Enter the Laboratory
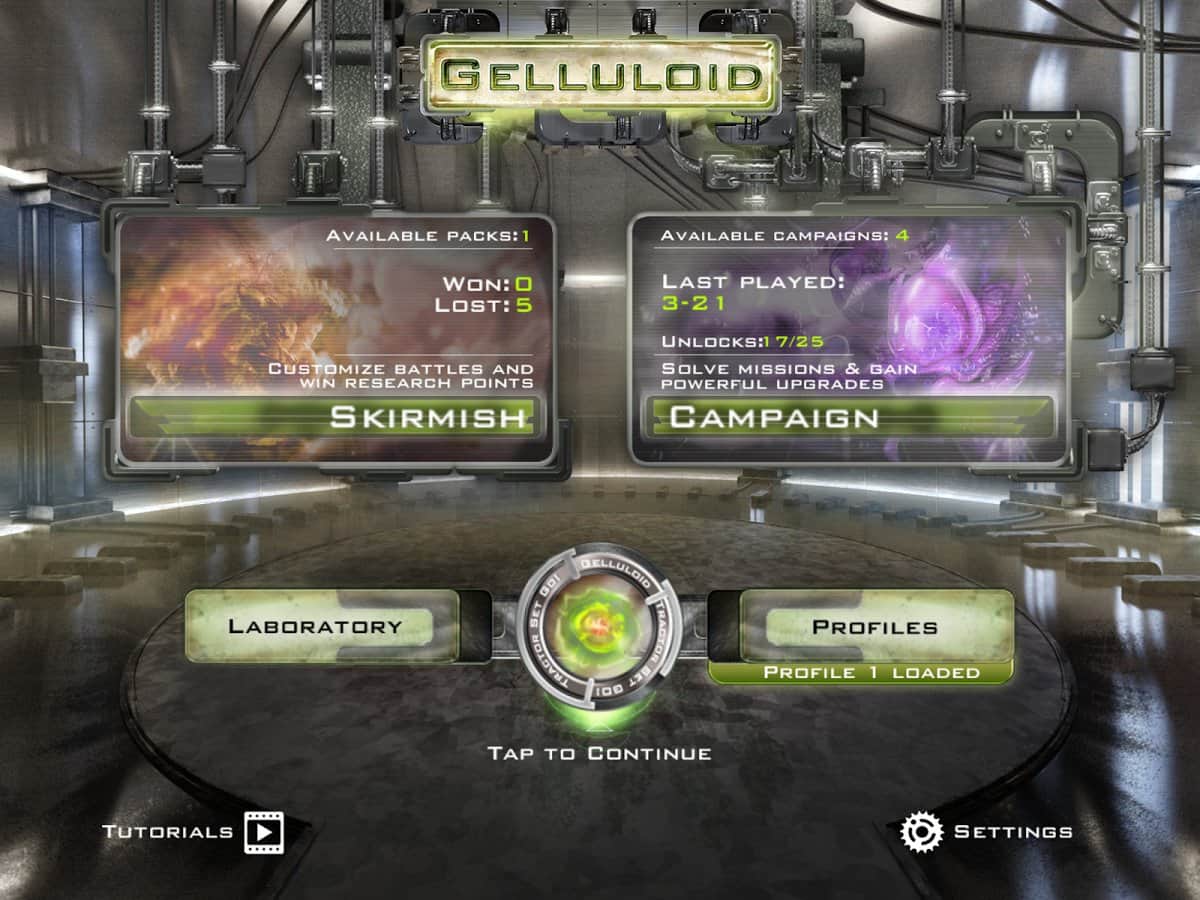1200x900 pixels. tap(315, 627)
